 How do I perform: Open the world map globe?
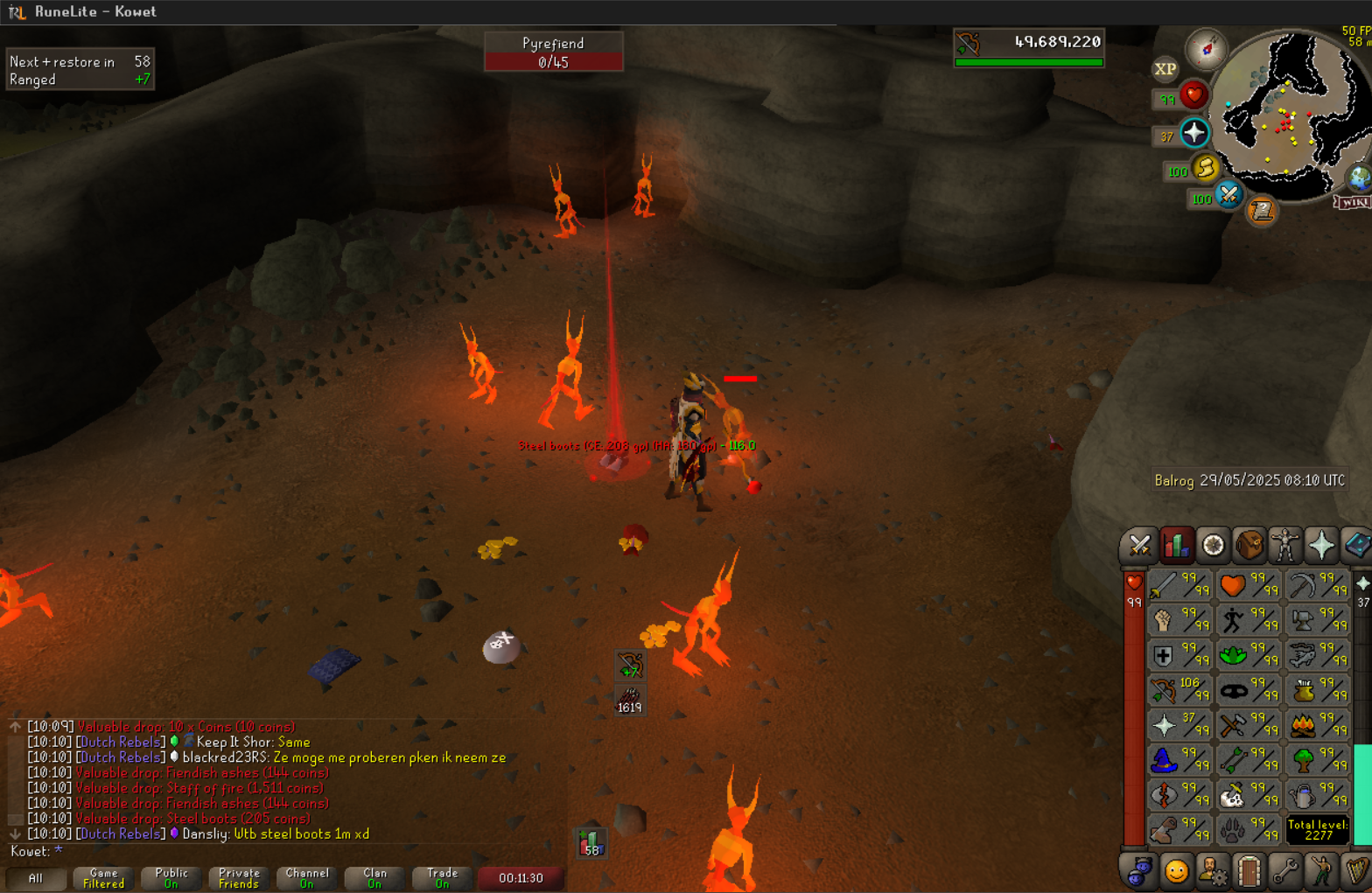point(1359,178)
